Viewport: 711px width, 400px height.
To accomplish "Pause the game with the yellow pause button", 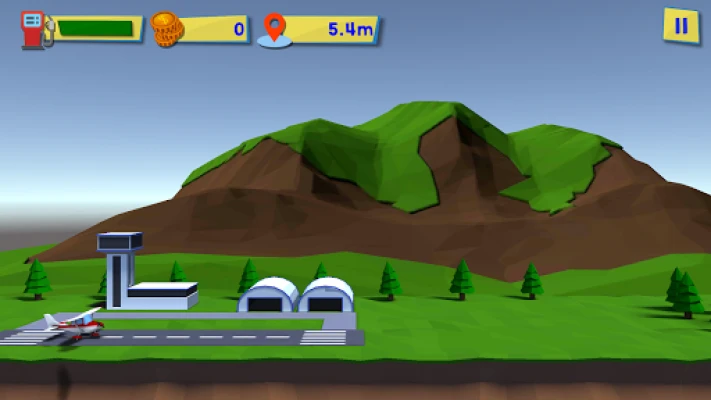I will point(681,26).
